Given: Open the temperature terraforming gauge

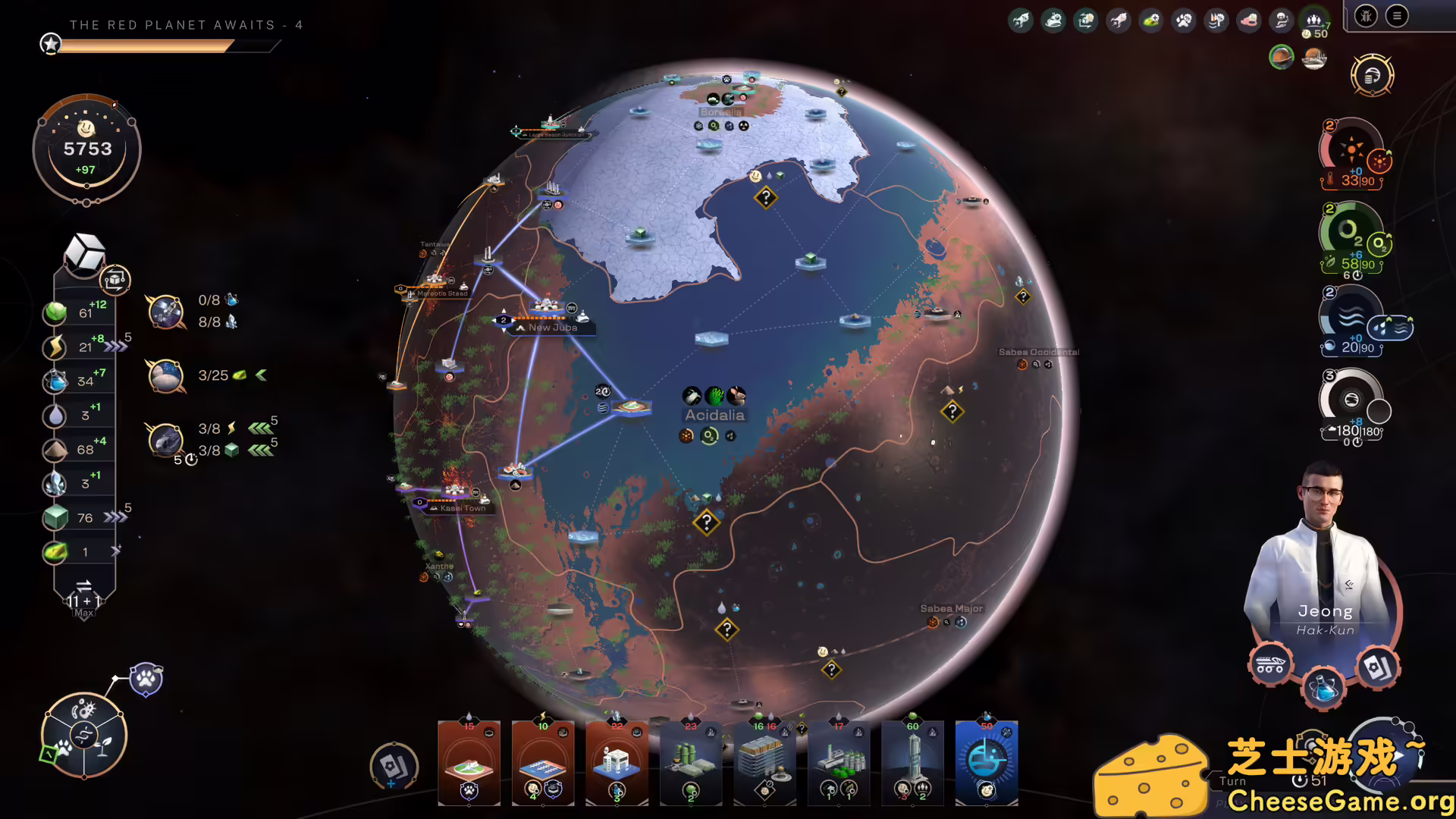Looking at the screenshot, I should click(1352, 152).
